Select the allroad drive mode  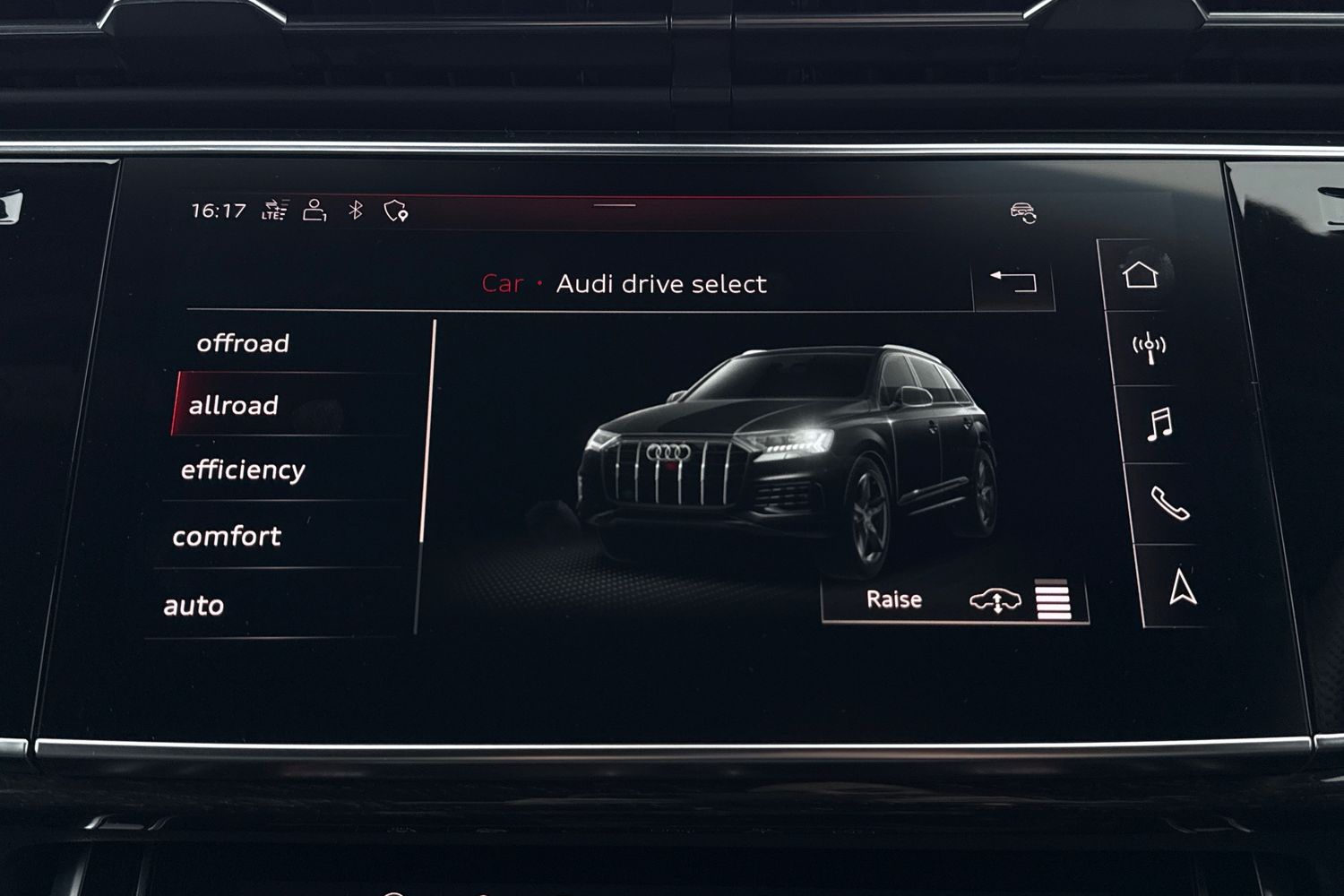tap(235, 405)
